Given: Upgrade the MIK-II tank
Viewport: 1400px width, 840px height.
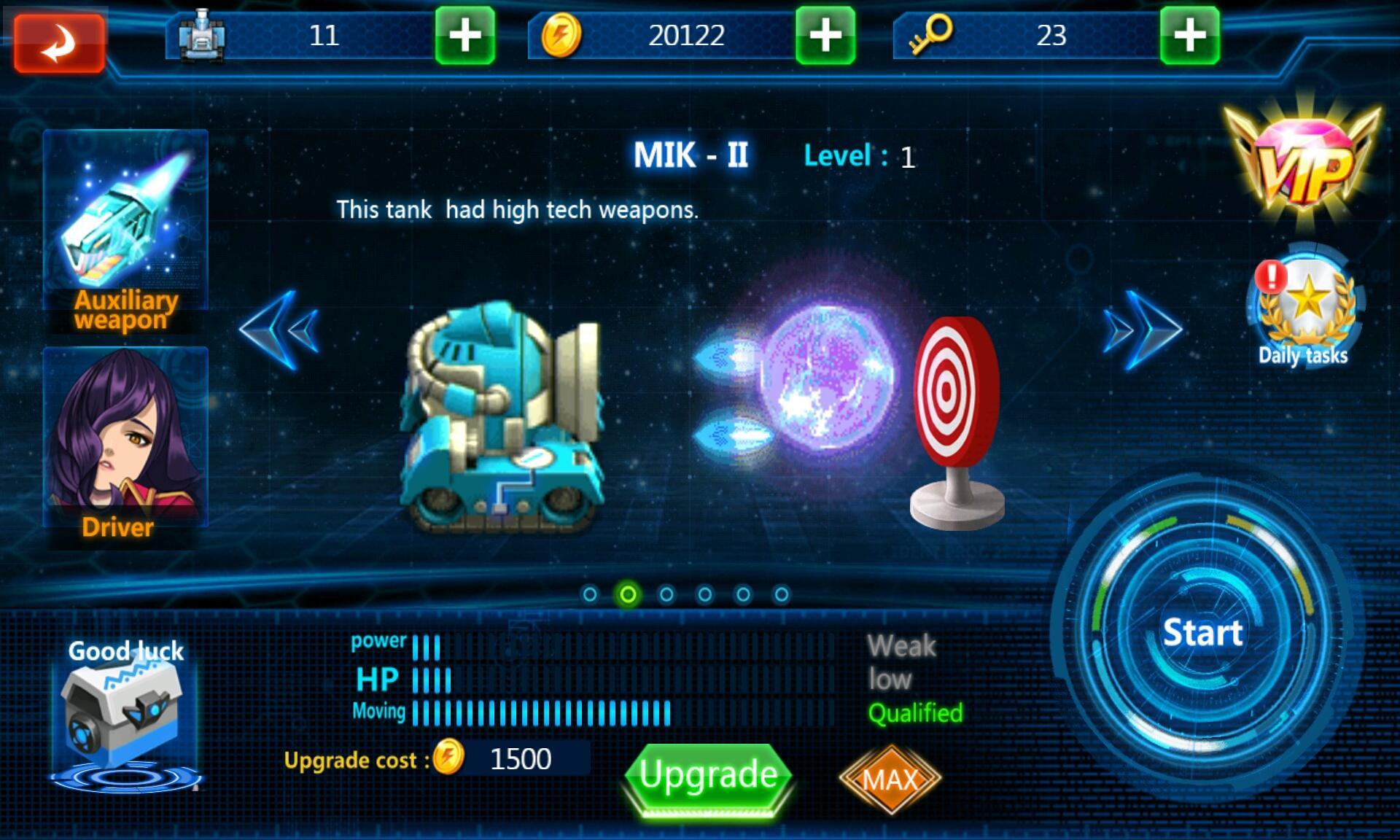Looking at the screenshot, I should coord(708,776).
